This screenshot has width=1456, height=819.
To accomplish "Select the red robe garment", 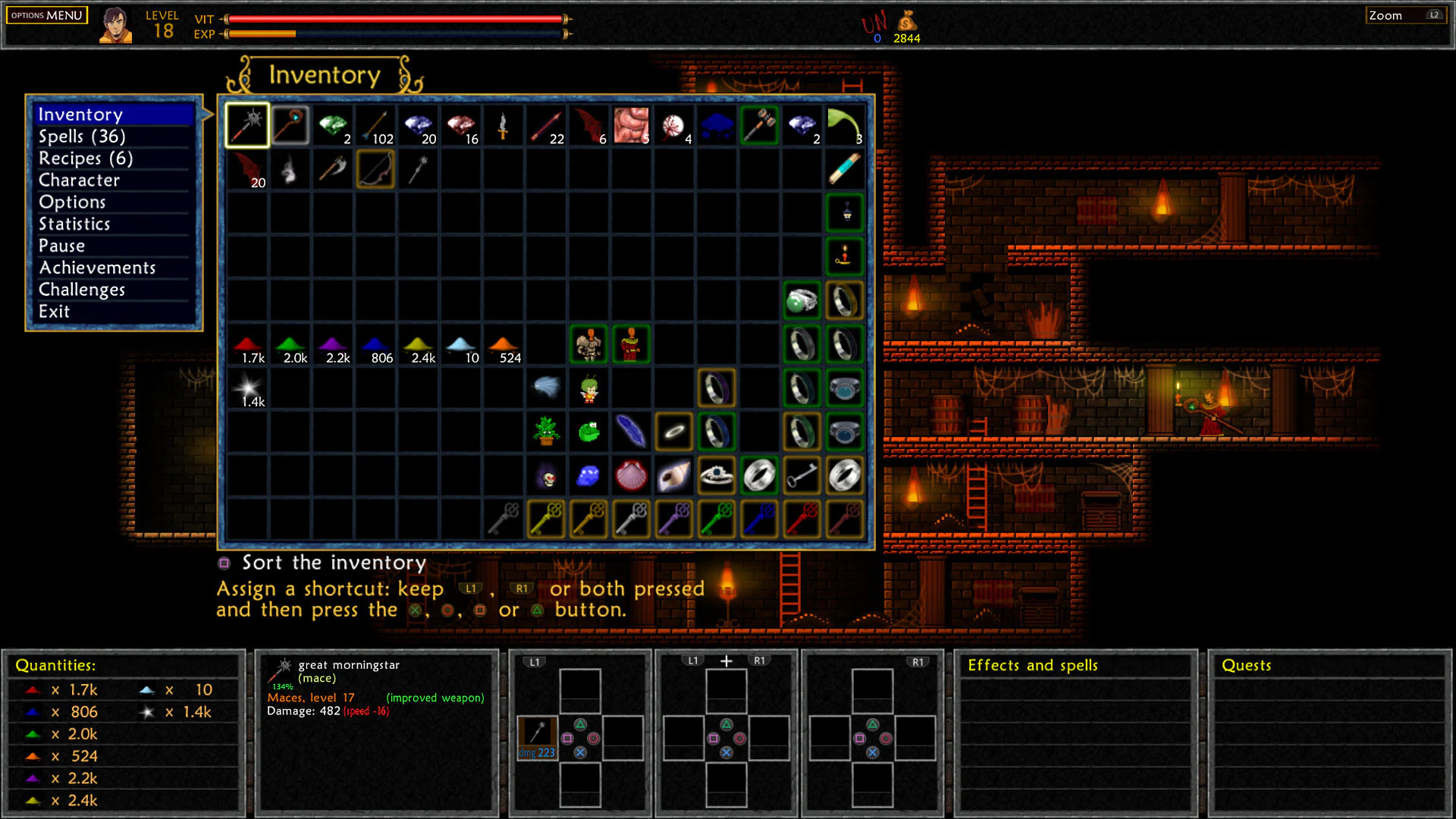I will point(630,344).
